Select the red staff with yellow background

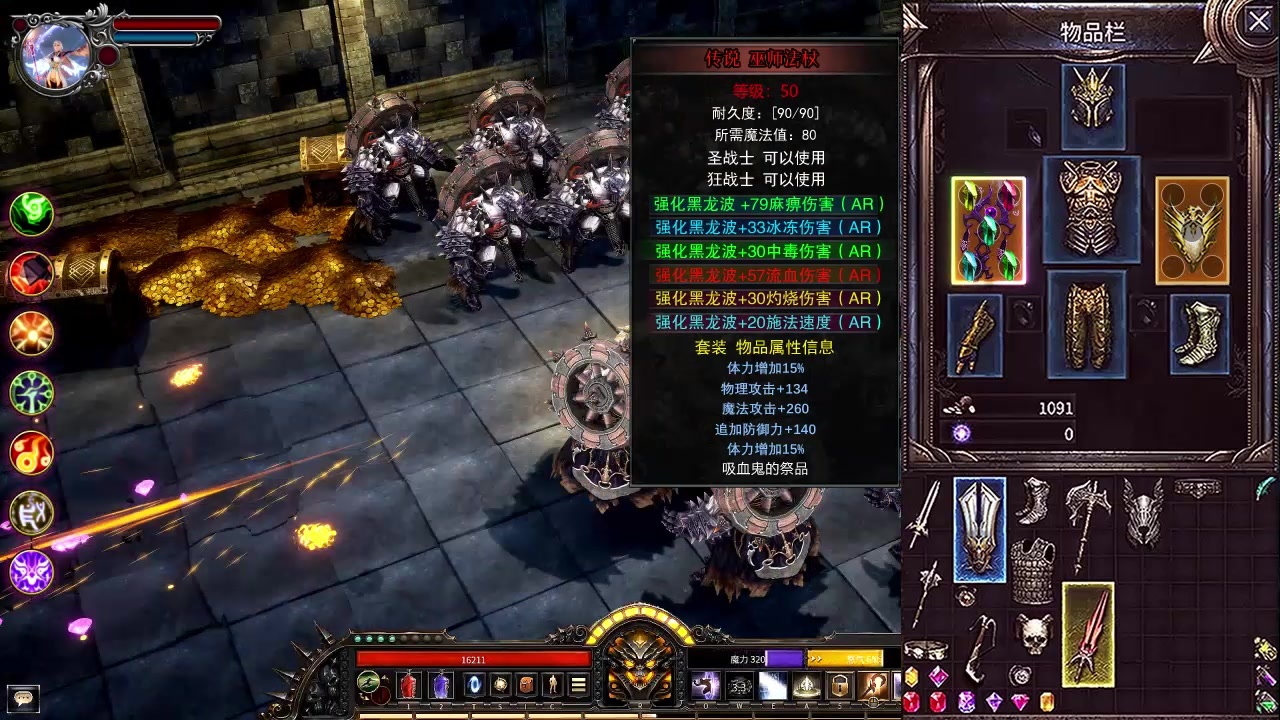click(1088, 634)
